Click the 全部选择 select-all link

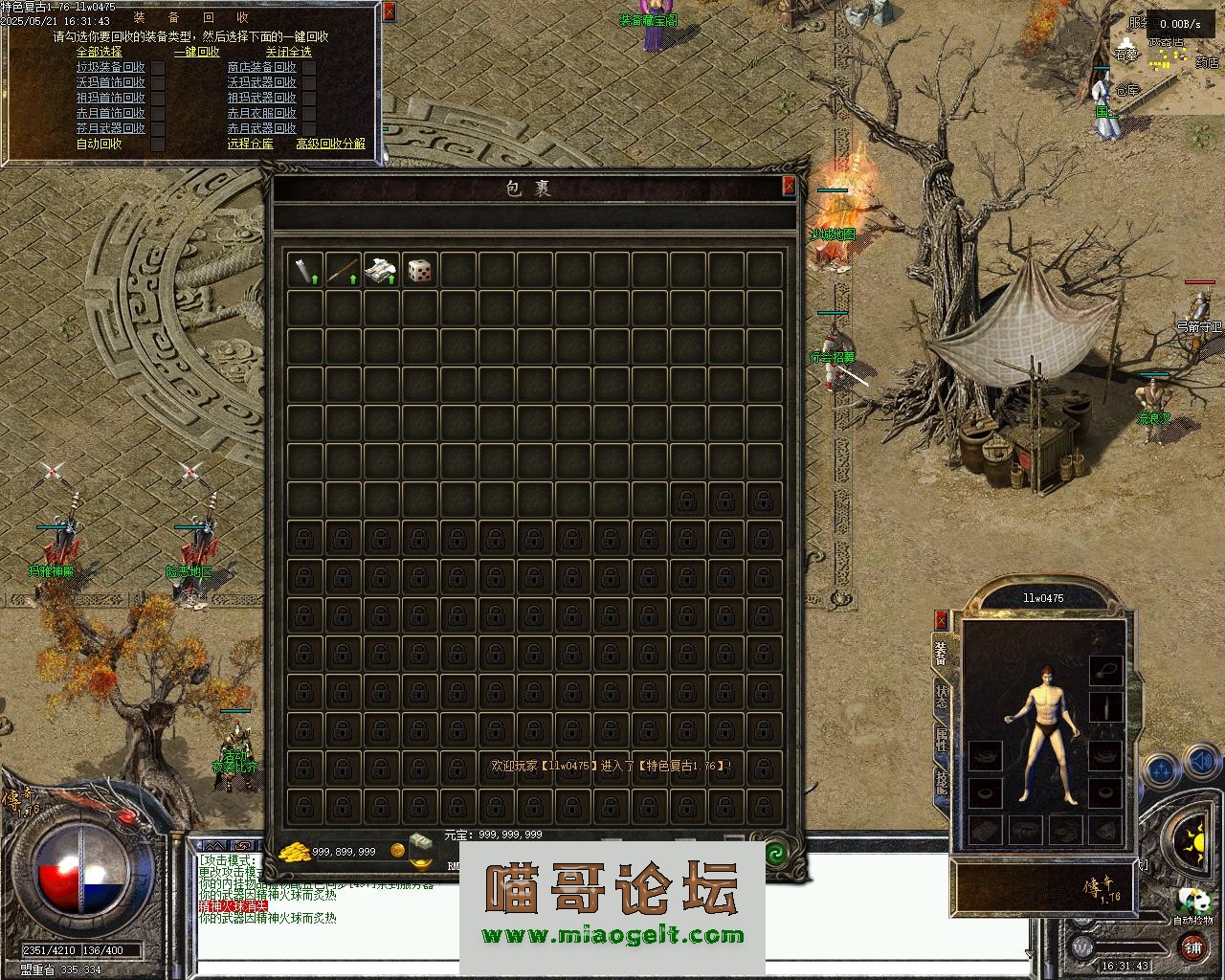tap(100, 52)
